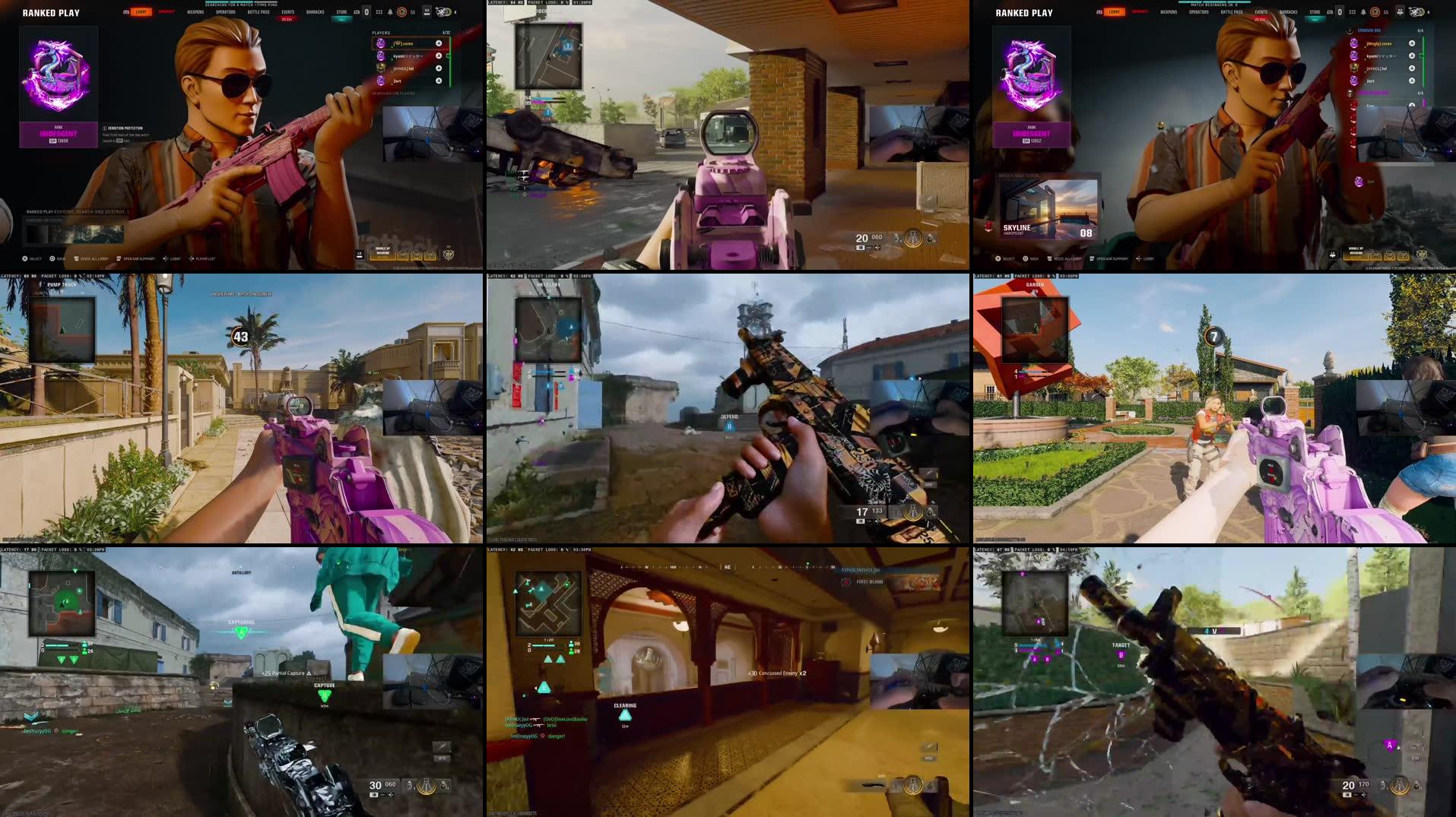Click the notifications bell icon in the top bar
The width and height of the screenshot is (1456, 817).
[x=390, y=12]
